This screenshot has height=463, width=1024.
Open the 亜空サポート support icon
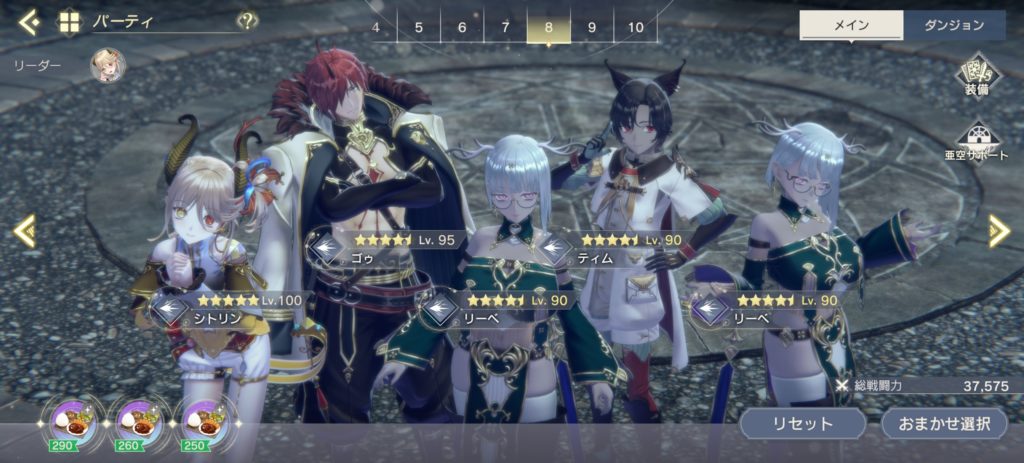(976, 141)
